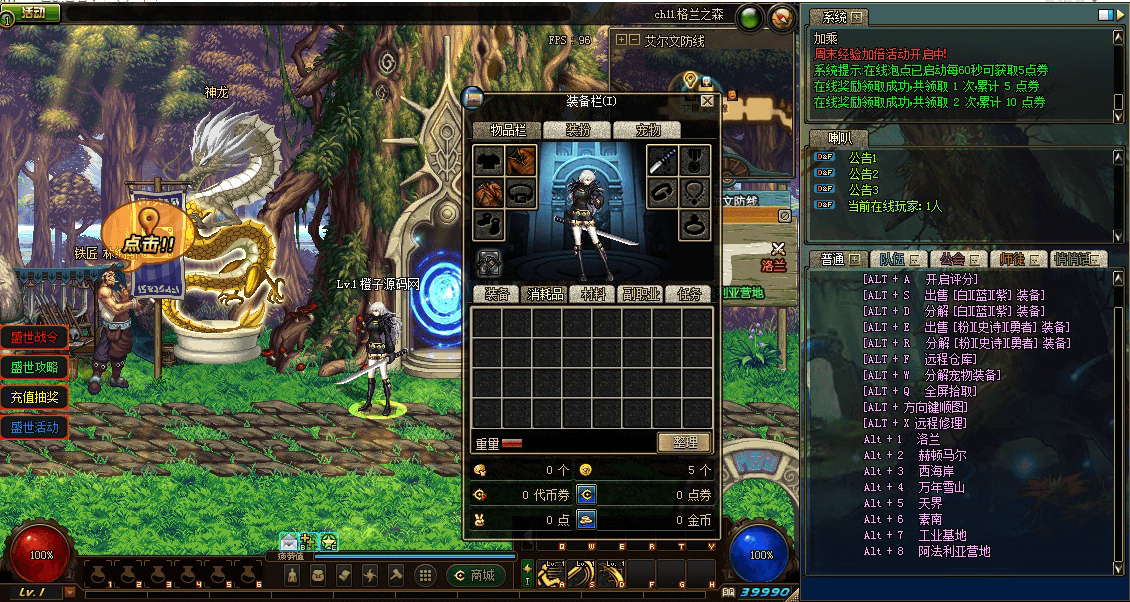
Task: Open the 任务 quest items tab
Action: (689, 294)
